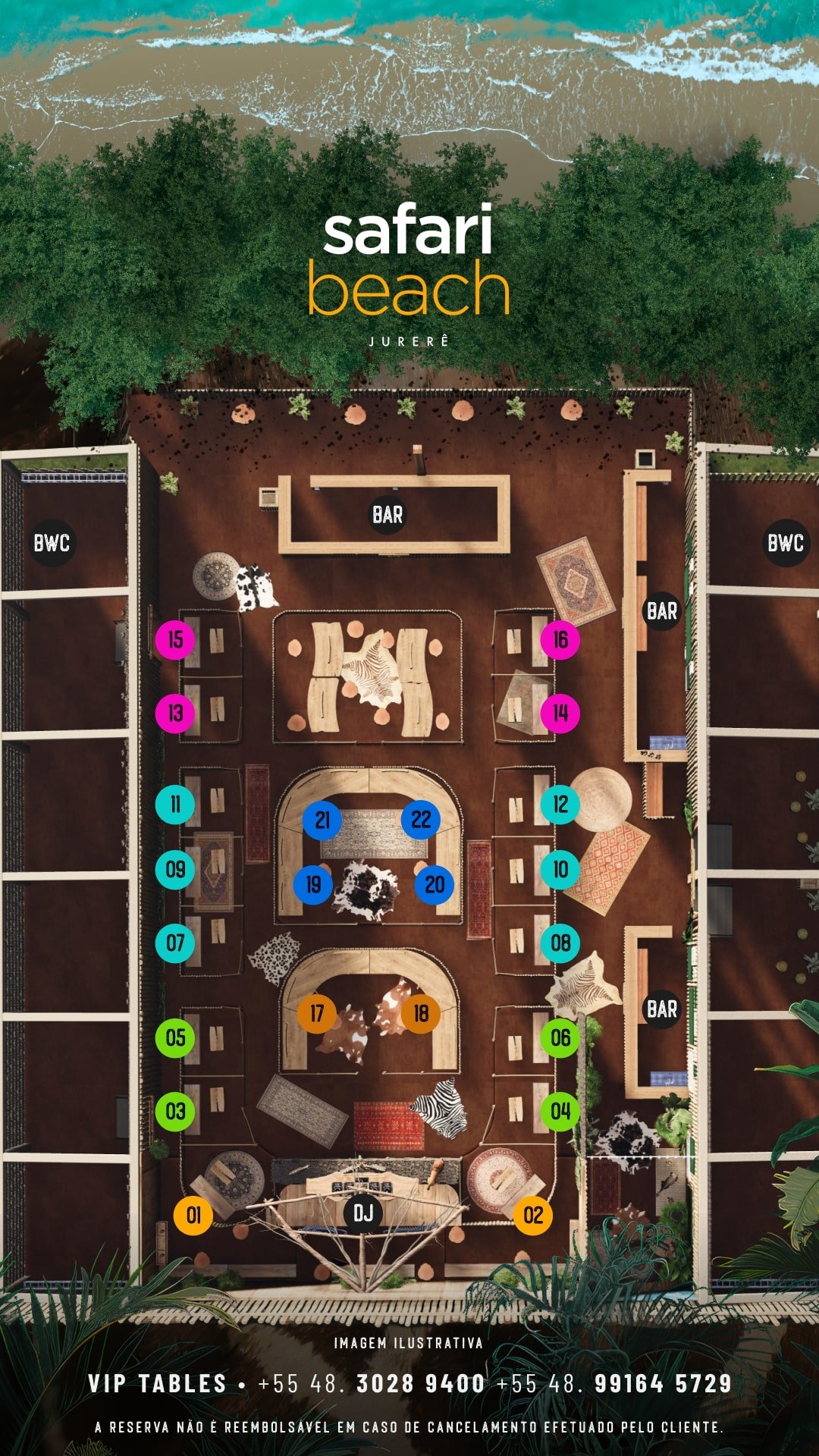Pick pink table 16

pyautogui.click(x=560, y=639)
